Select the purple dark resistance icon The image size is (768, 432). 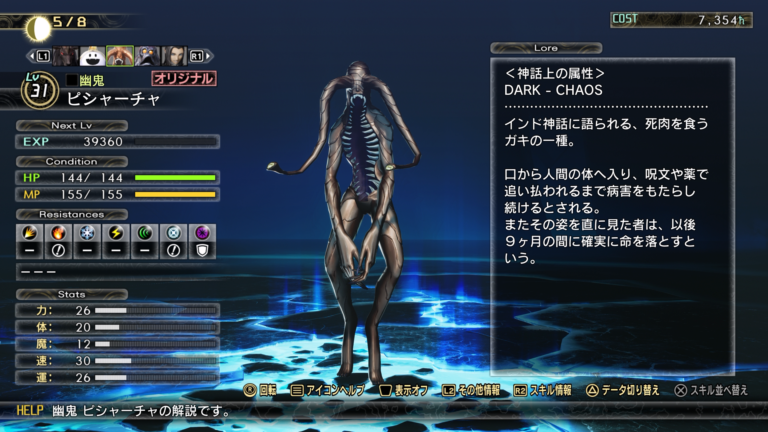tap(203, 232)
